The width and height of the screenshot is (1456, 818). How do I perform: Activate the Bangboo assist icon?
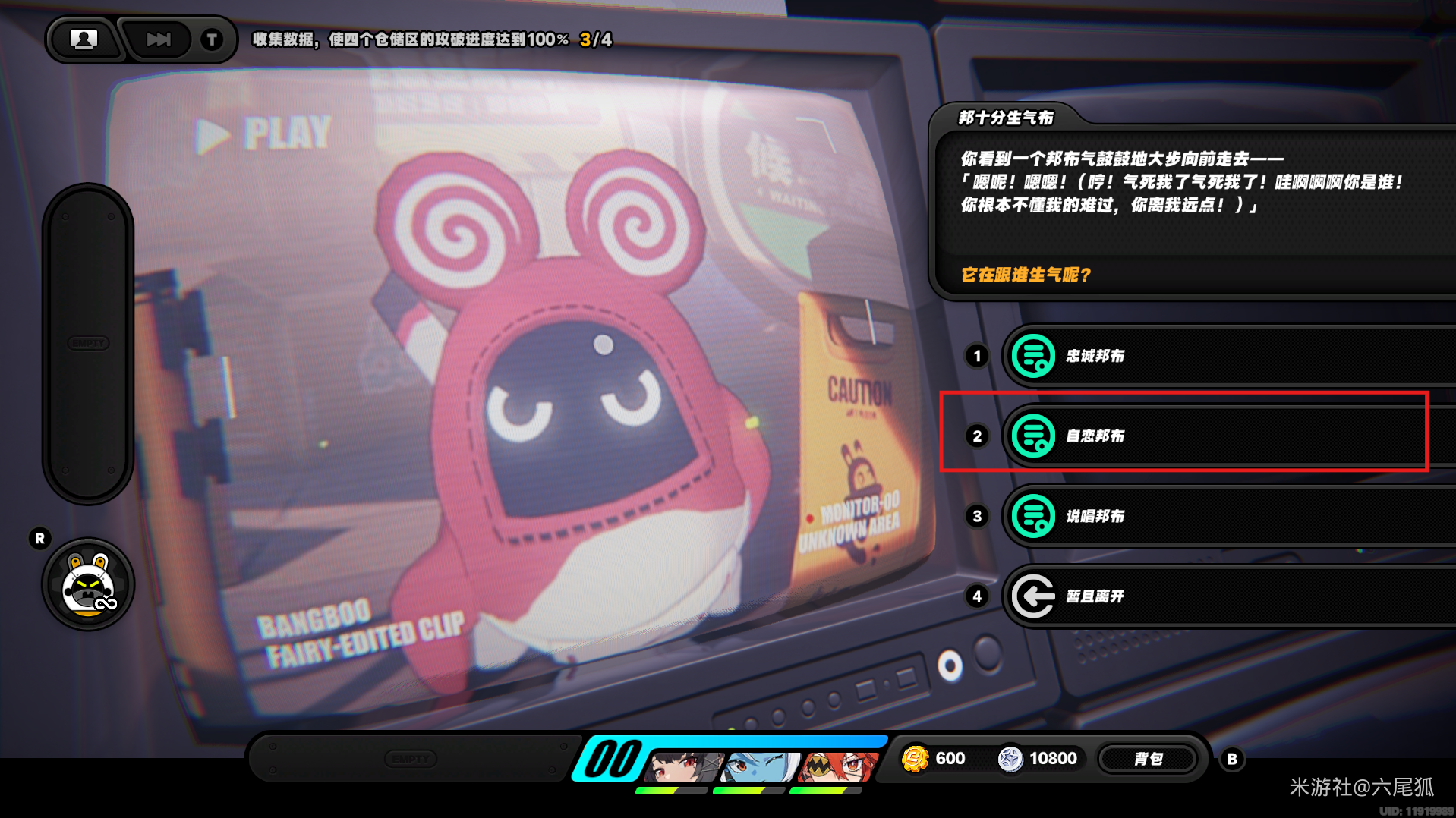(x=89, y=586)
